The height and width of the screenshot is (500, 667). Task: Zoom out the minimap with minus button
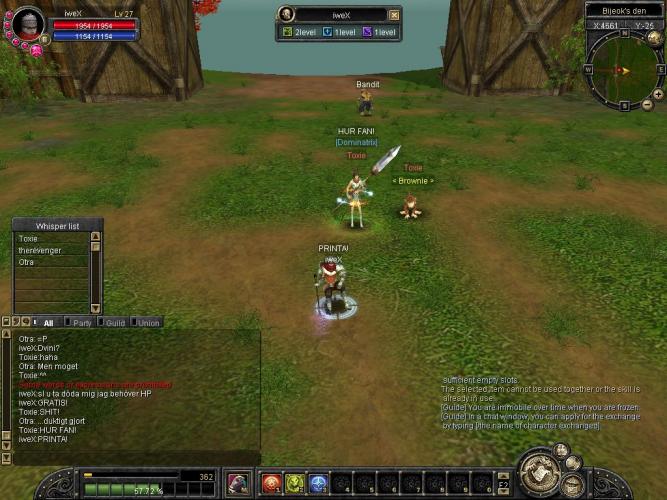pyautogui.click(x=646, y=105)
